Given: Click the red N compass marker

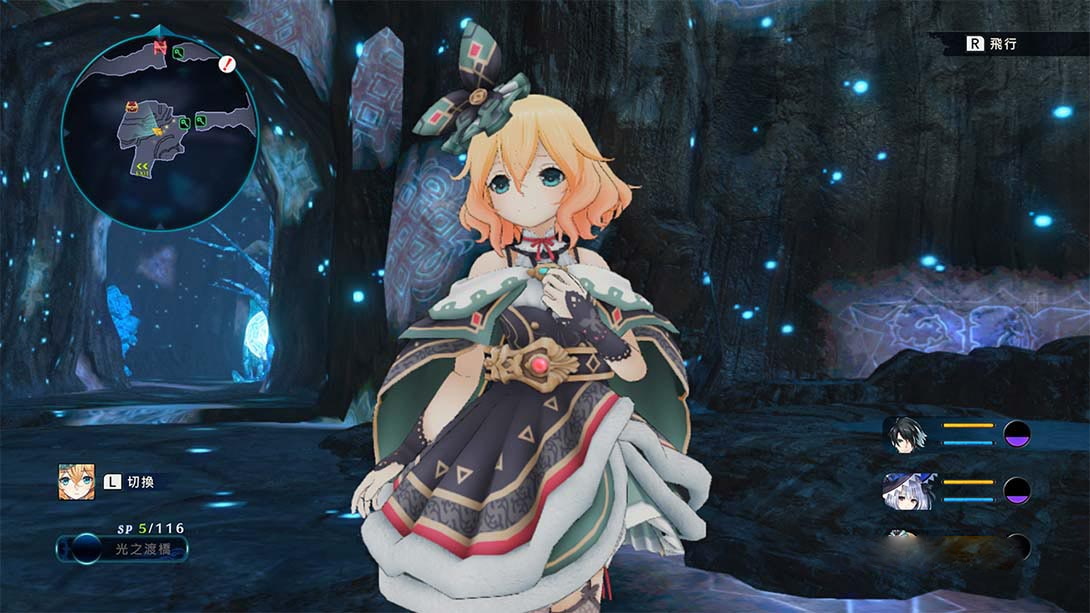Looking at the screenshot, I should tap(160, 47).
